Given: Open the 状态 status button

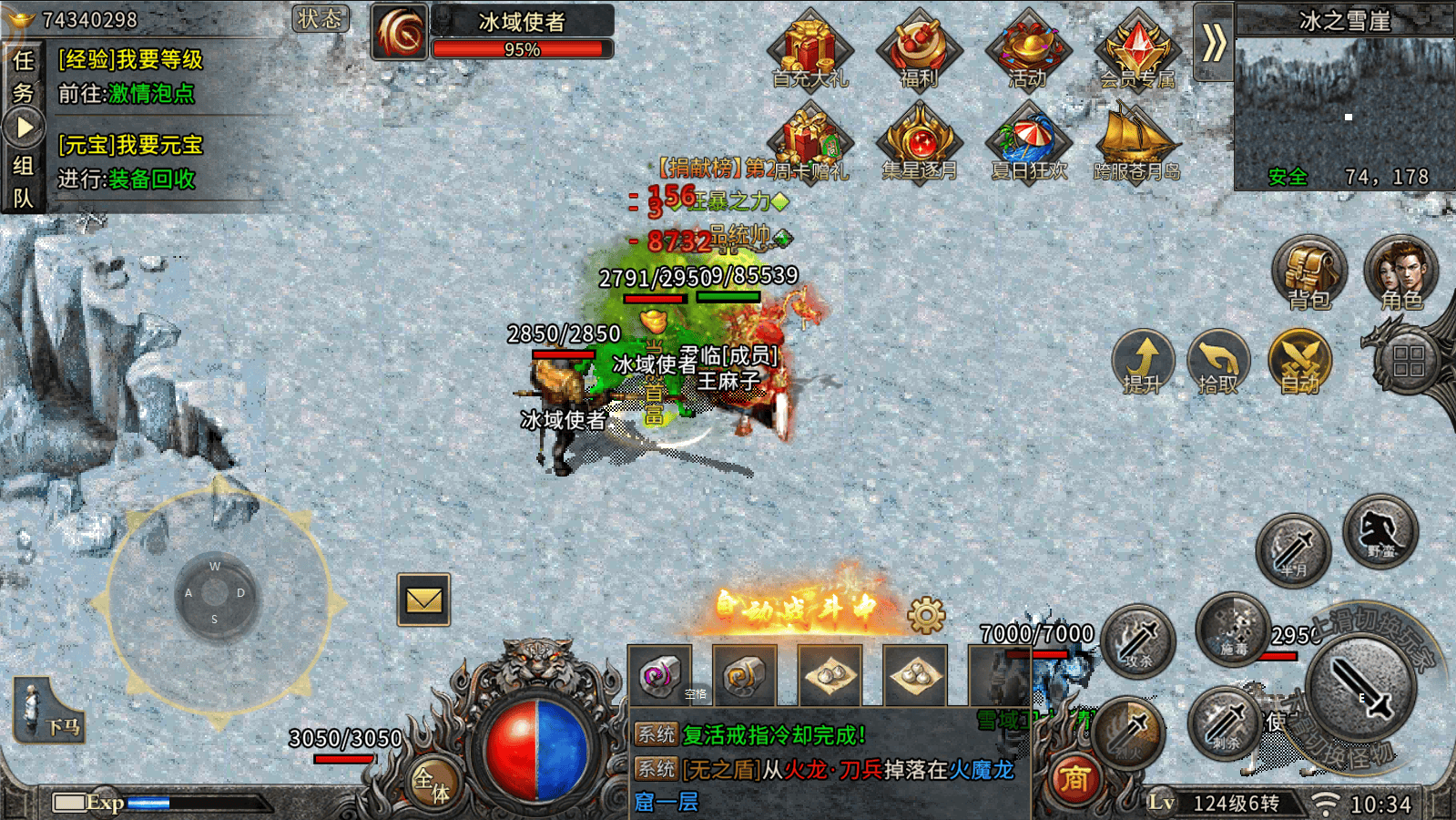Looking at the screenshot, I should tap(321, 19).
